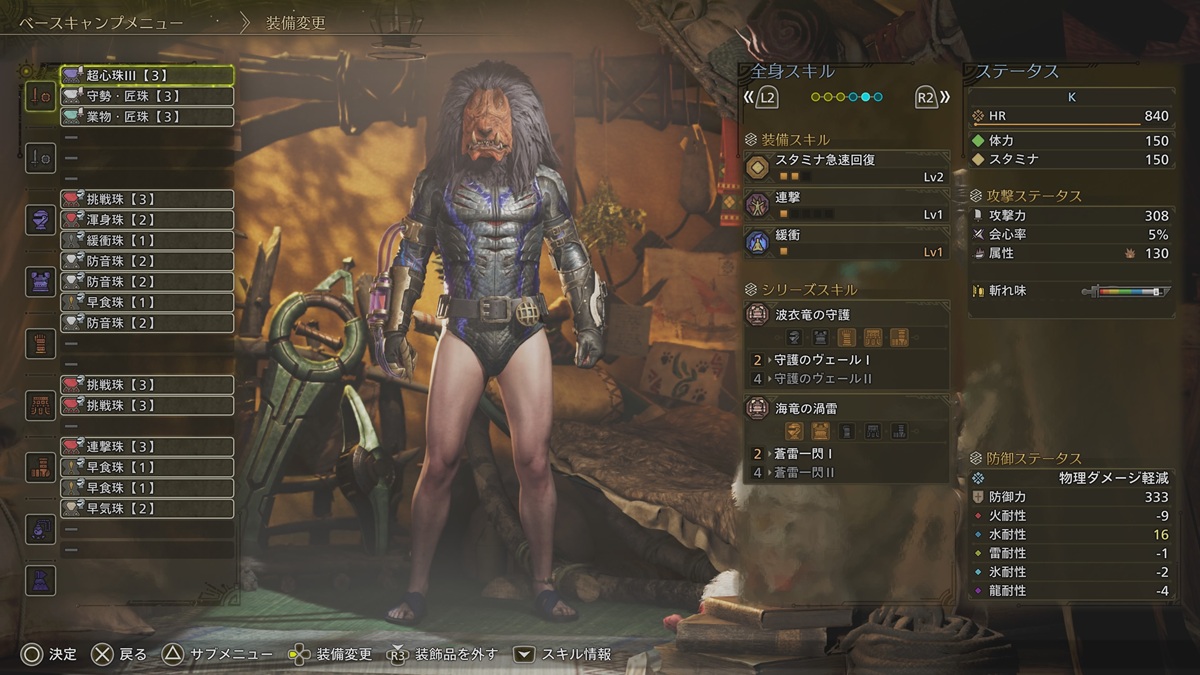This screenshot has height=675, width=1200.
Task: Select the helmet equipment icon
Action: (x=41, y=220)
